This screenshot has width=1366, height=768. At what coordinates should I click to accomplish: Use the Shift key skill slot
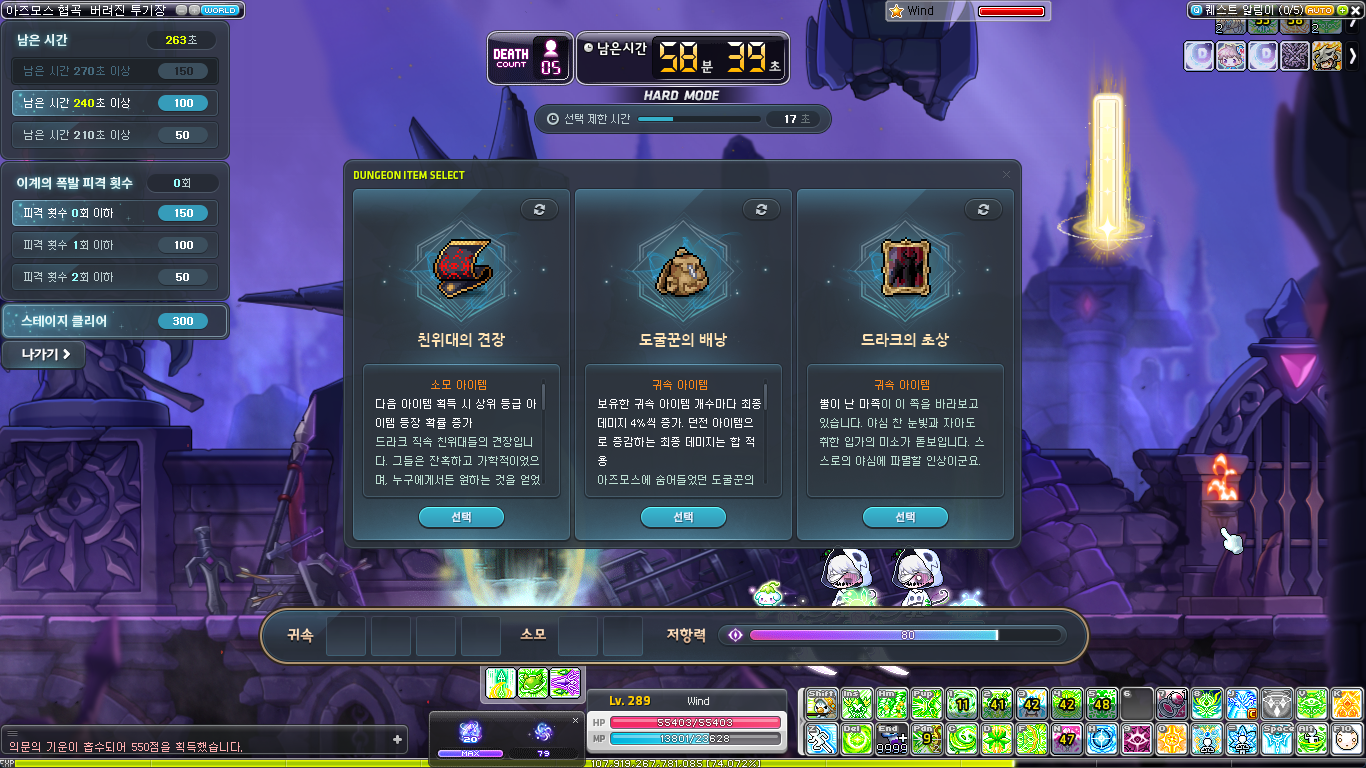821,704
